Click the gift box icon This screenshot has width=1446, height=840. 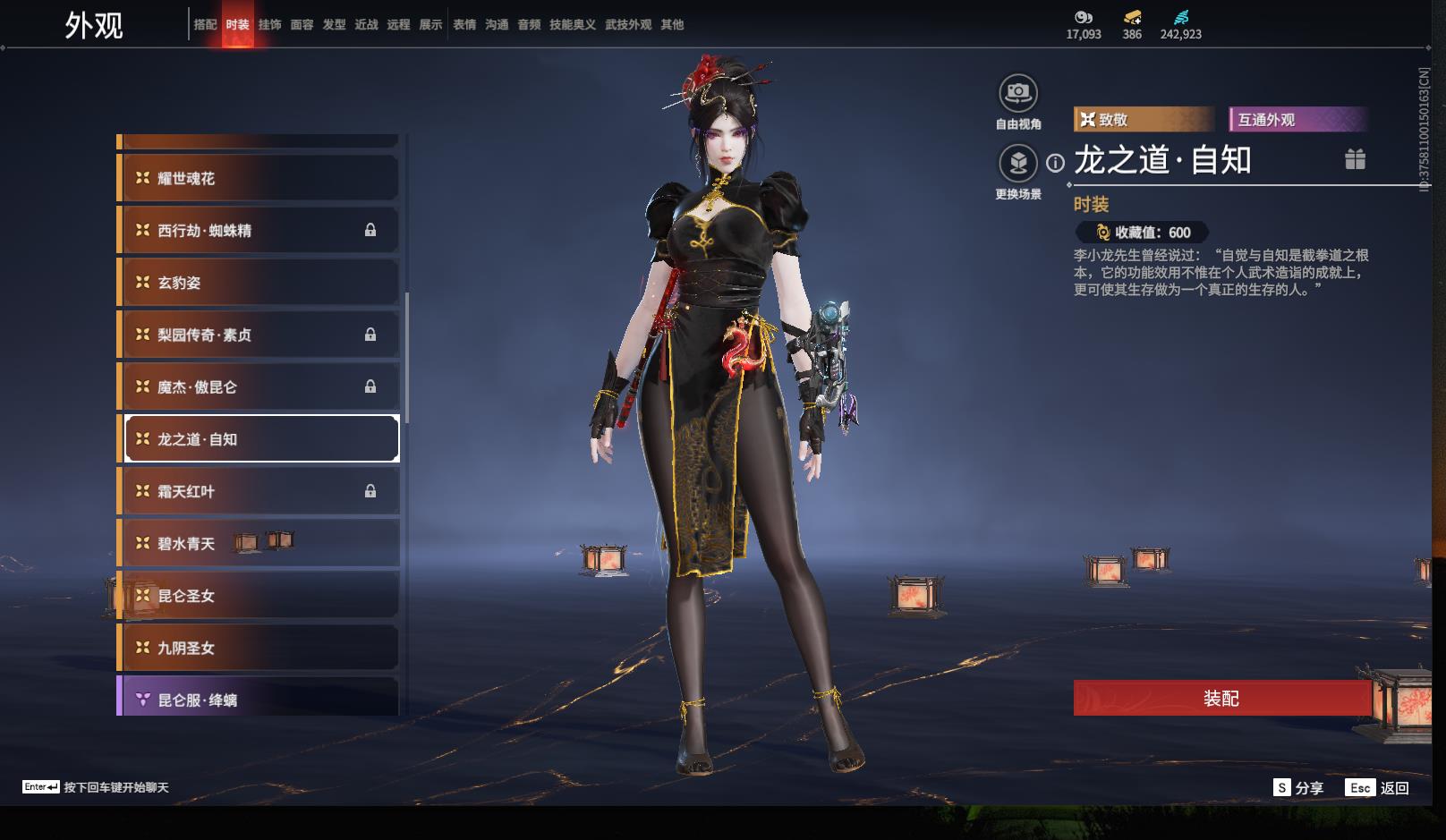(1355, 159)
